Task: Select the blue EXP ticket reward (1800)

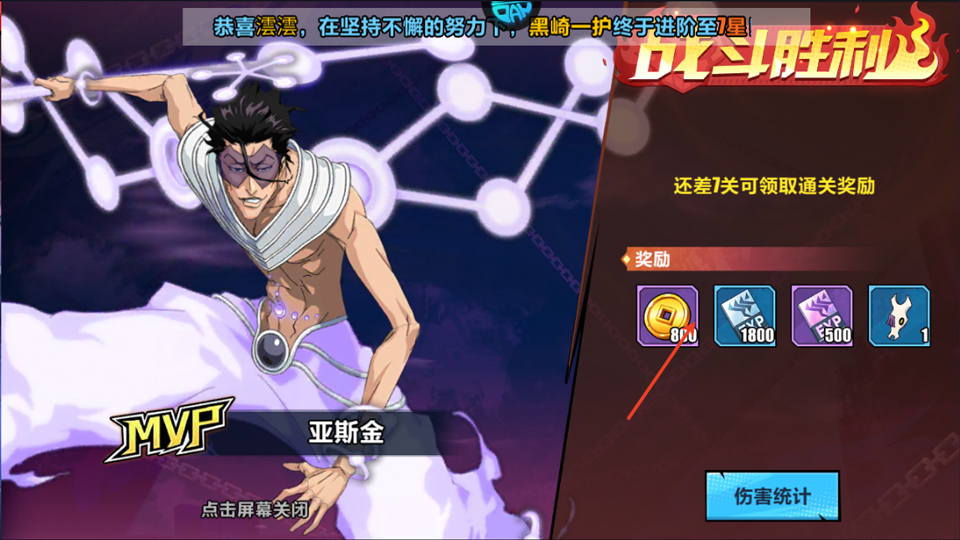Action: coord(744,316)
